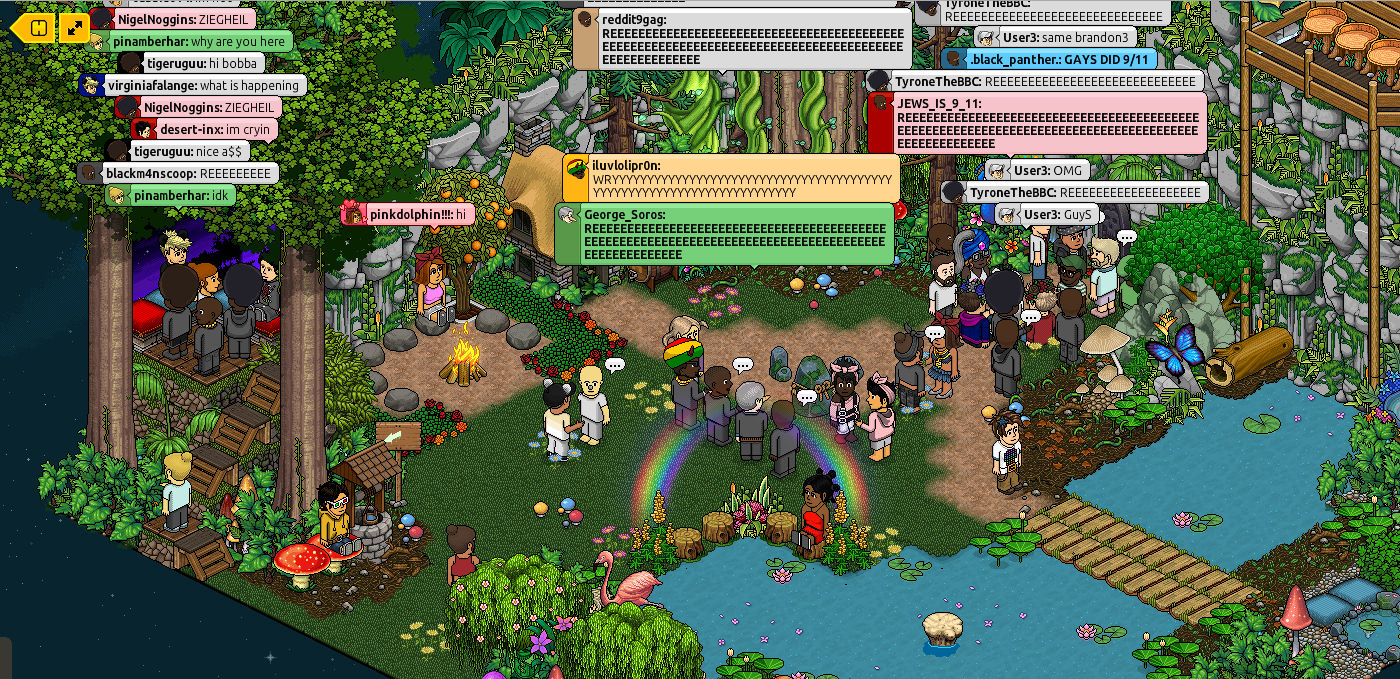Screen dimensions: 1400x679
Task: Click pinkdolphin!!!'s "hi" chat bubble
Action: click(408, 214)
